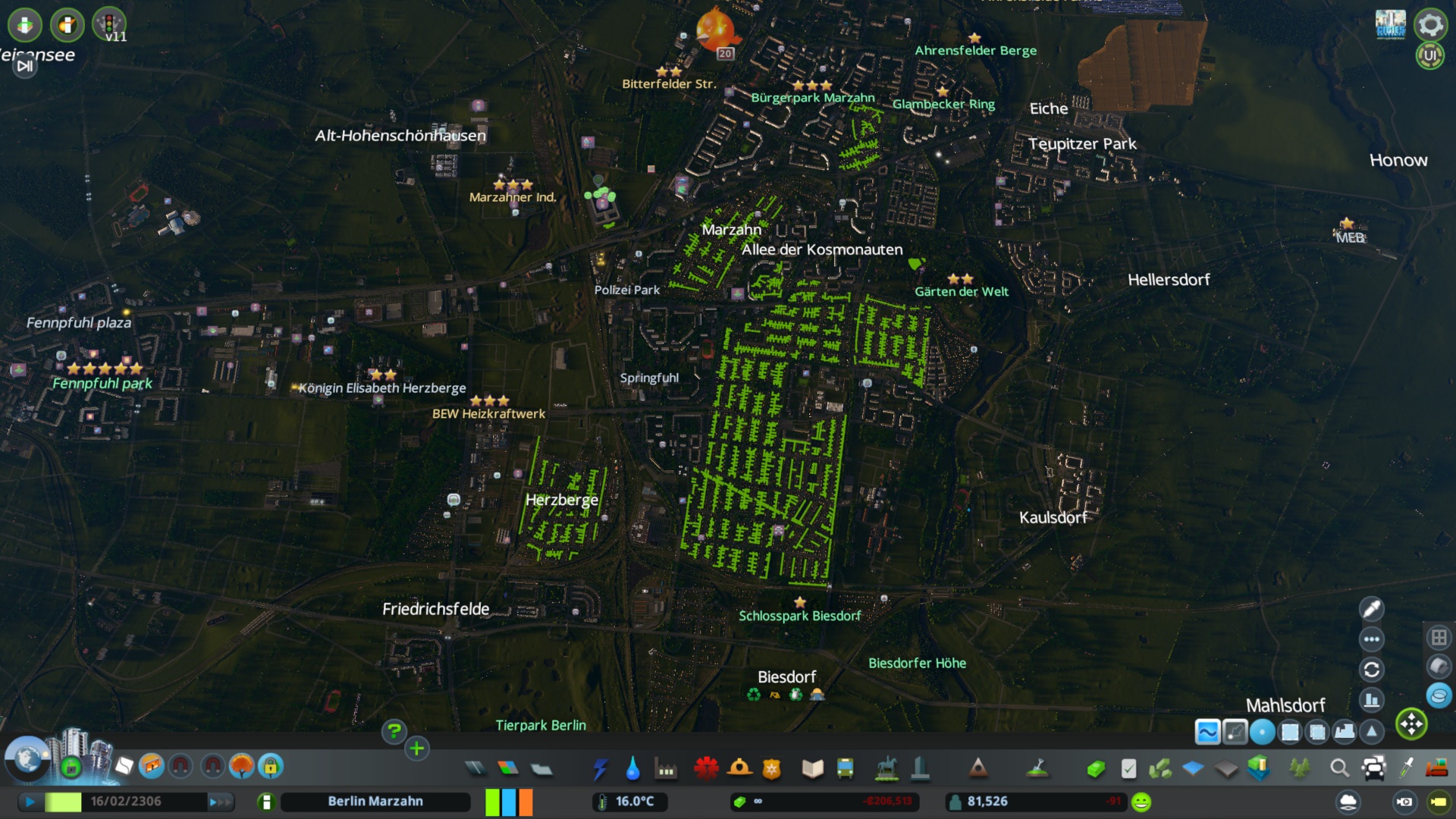
Task: Click the Berlin Marzahn city name button
Action: pyautogui.click(x=375, y=801)
